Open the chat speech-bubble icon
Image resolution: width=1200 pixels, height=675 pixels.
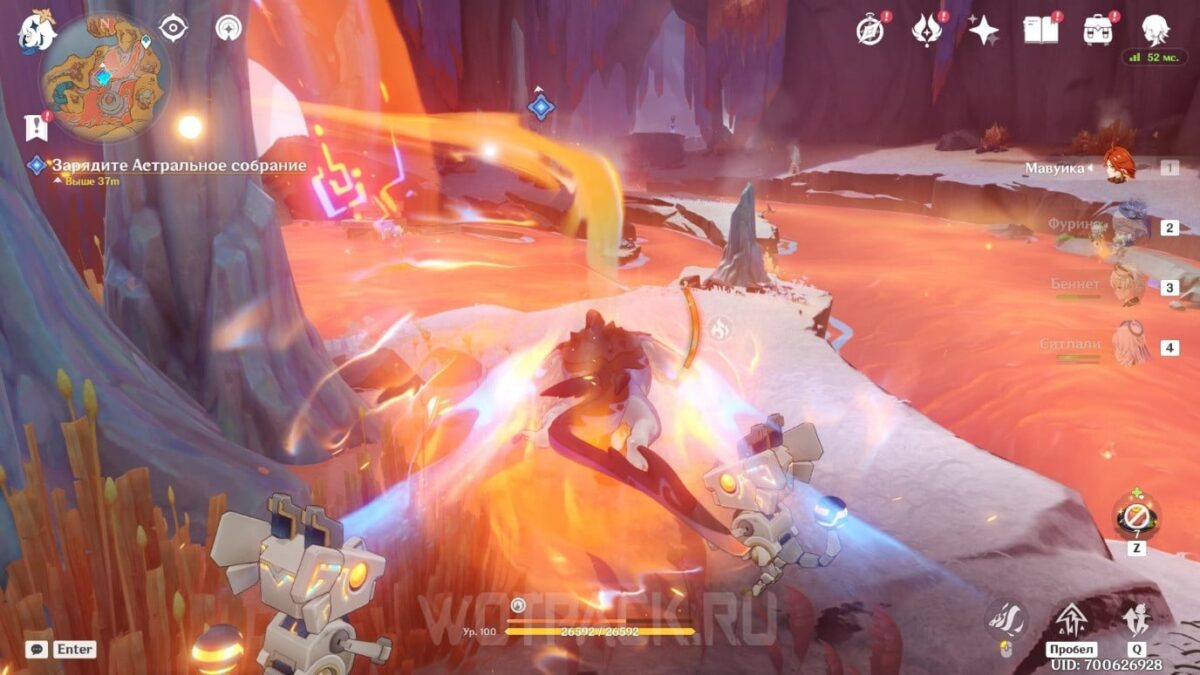point(37,649)
